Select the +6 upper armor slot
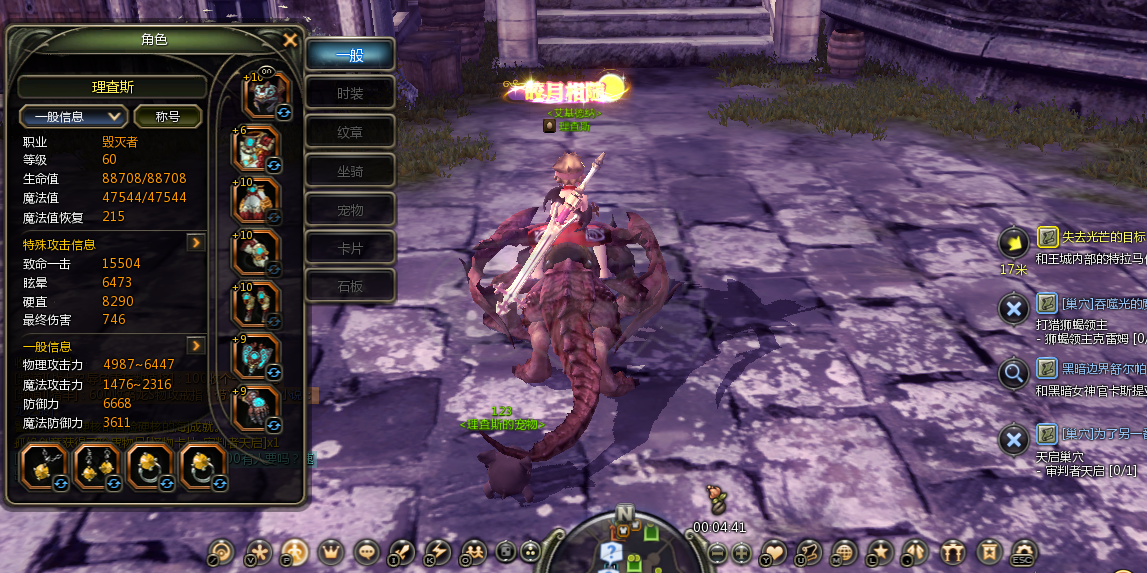This screenshot has height=573, width=1147. [258, 148]
